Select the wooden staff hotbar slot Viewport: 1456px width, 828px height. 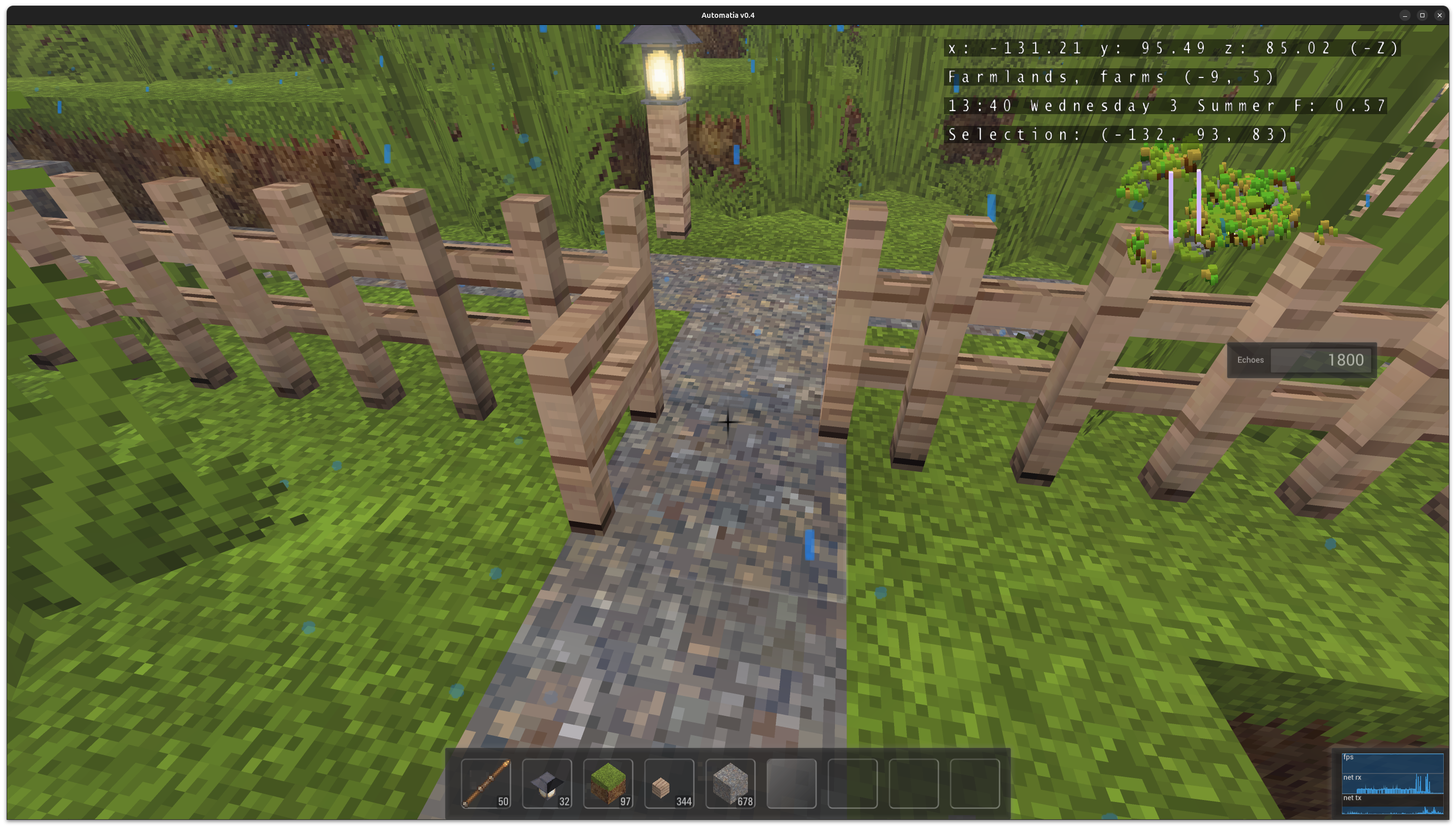pyautogui.click(x=486, y=783)
